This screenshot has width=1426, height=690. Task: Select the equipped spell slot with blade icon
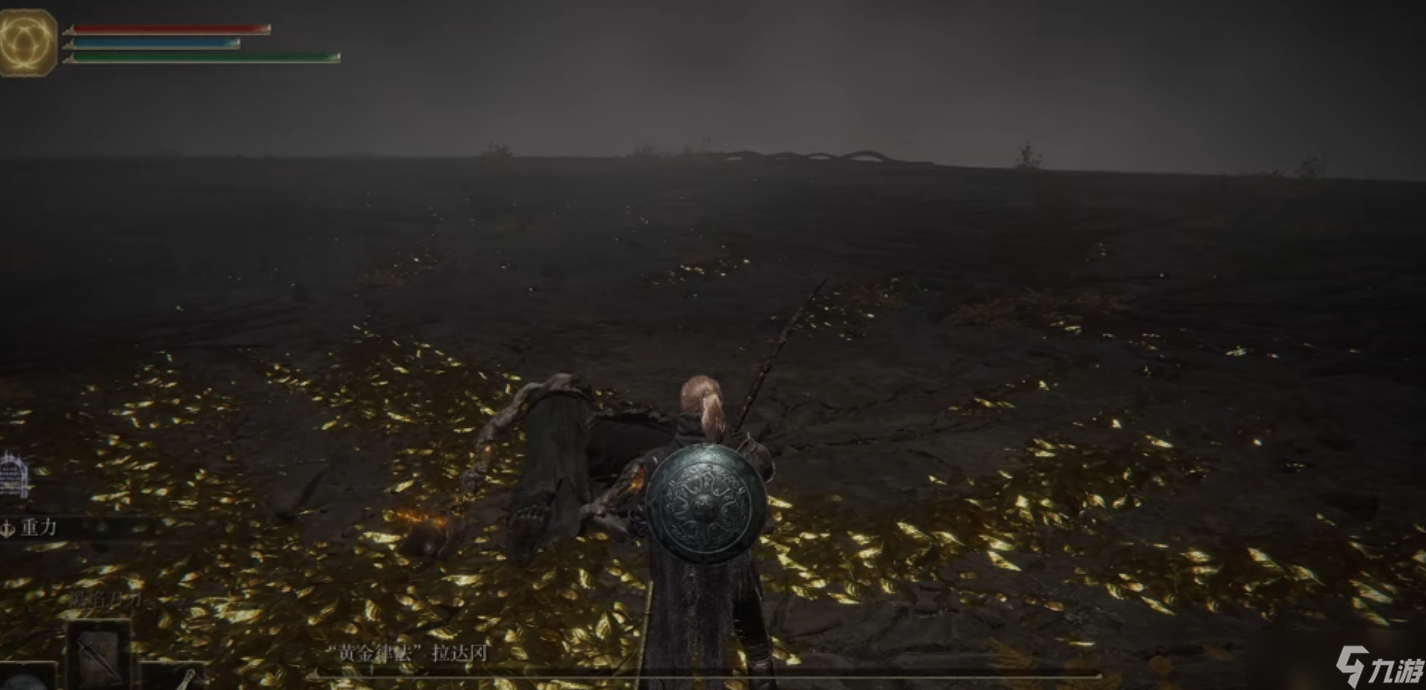pos(98,652)
